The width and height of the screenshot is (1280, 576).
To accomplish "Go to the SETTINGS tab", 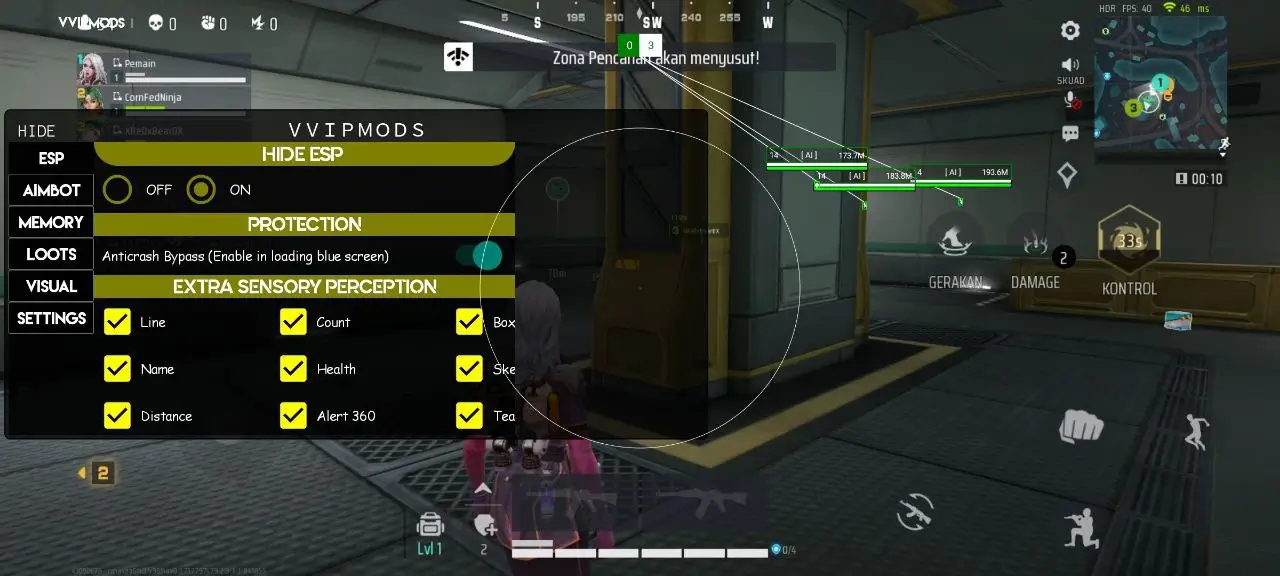I will [51, 319].
